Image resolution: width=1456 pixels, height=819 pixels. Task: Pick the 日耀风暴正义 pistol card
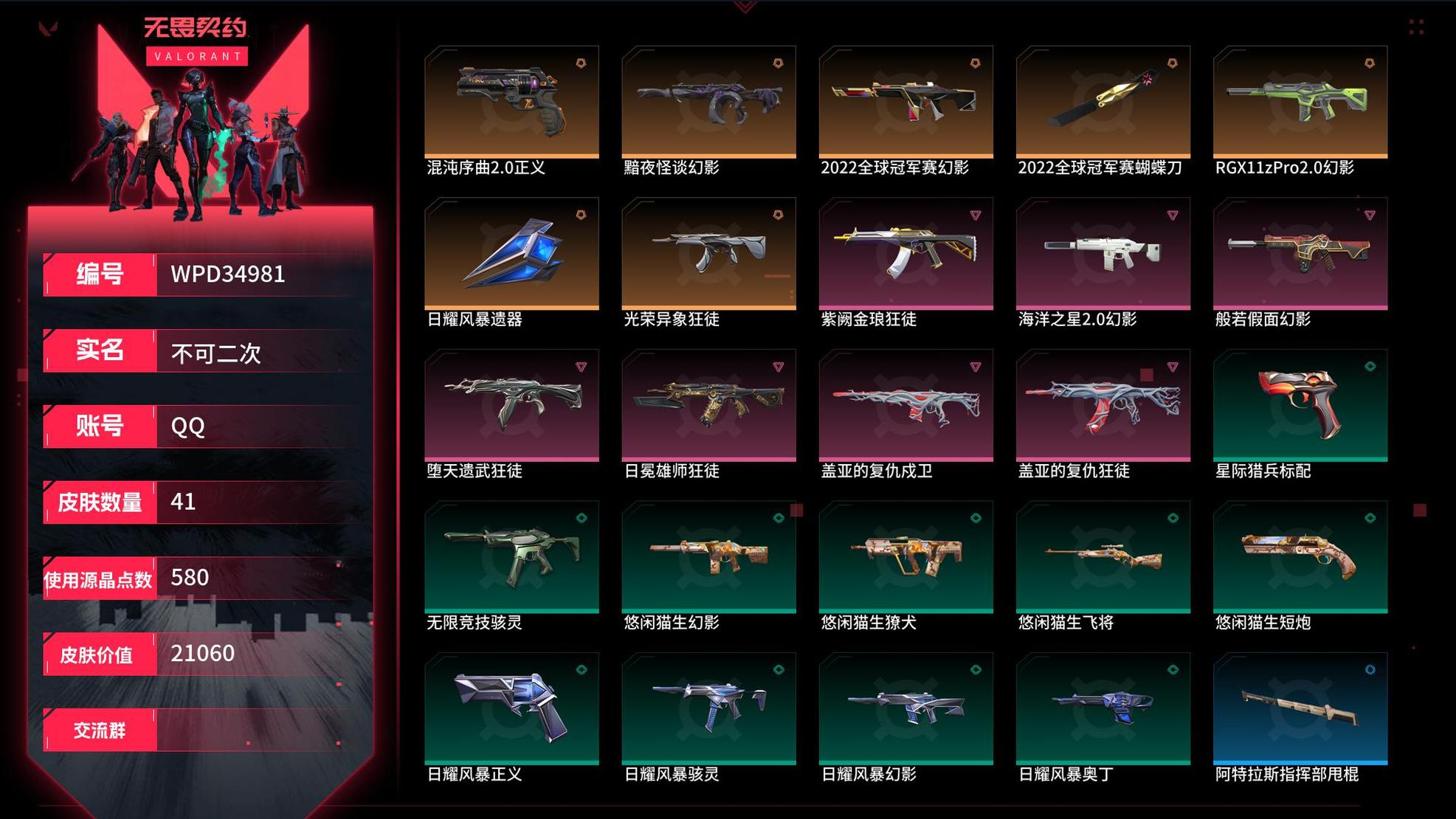coord(511,708)
